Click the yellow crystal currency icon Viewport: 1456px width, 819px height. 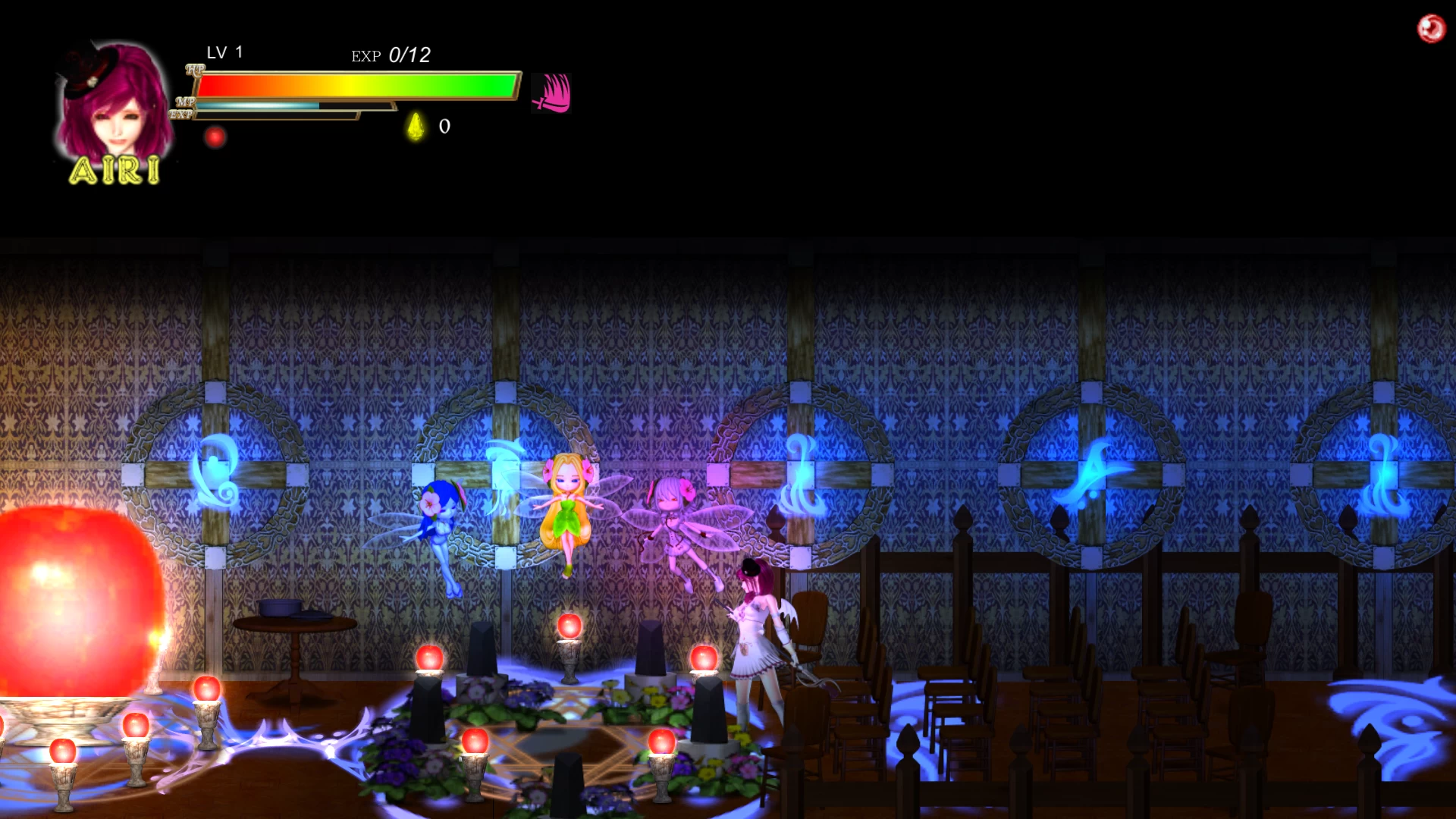[416, 126]
